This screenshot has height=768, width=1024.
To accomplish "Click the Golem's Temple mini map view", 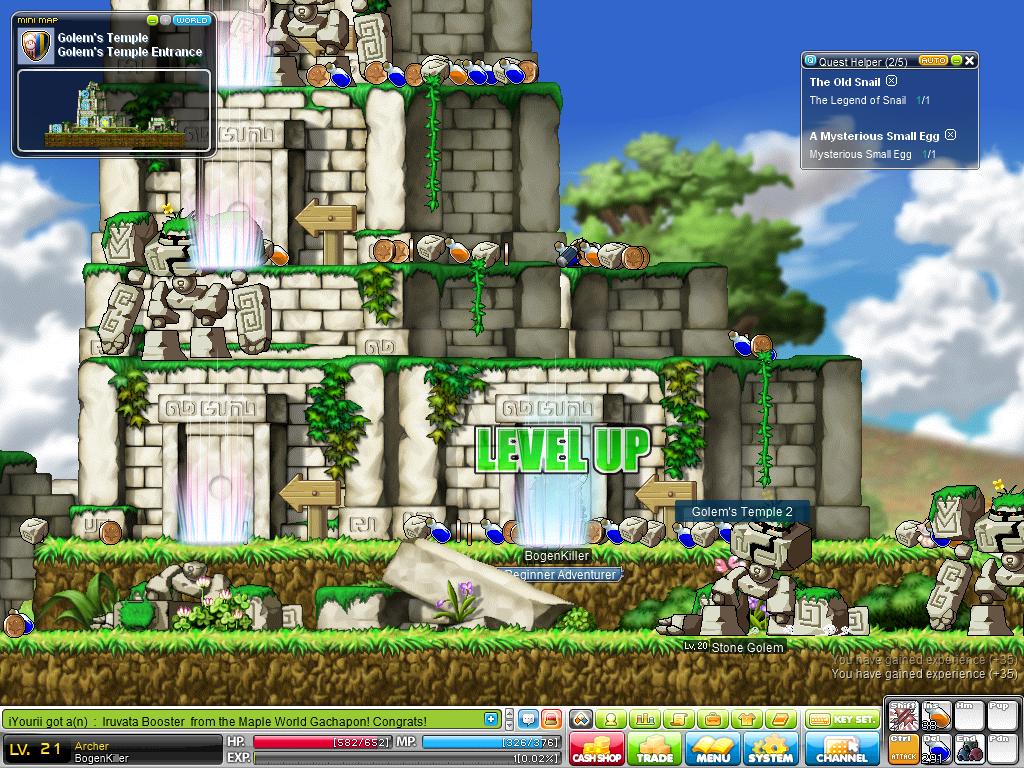I will coord(113,111).
